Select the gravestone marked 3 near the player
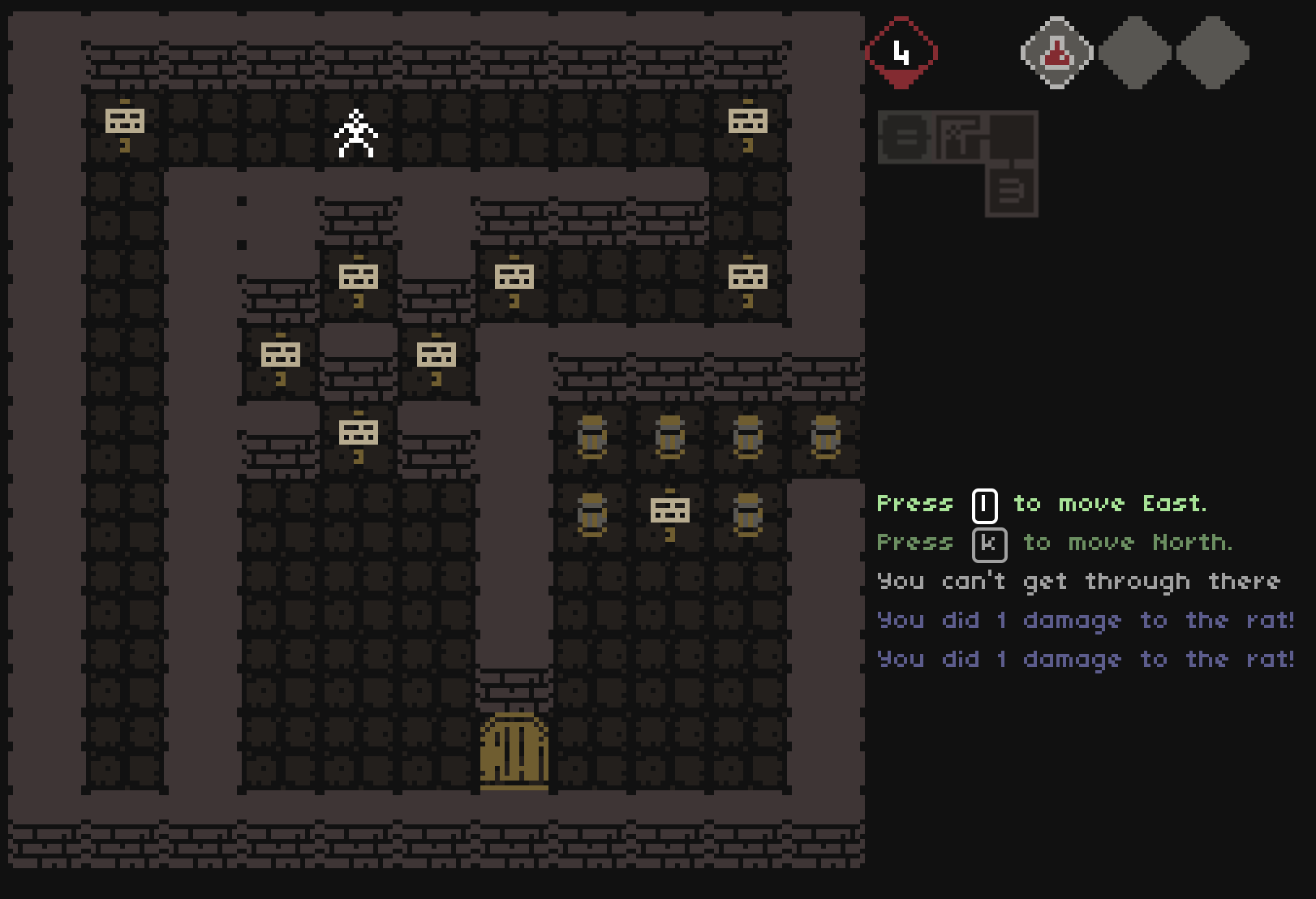Screen dimensions: 1316x899 pos(357,277)
